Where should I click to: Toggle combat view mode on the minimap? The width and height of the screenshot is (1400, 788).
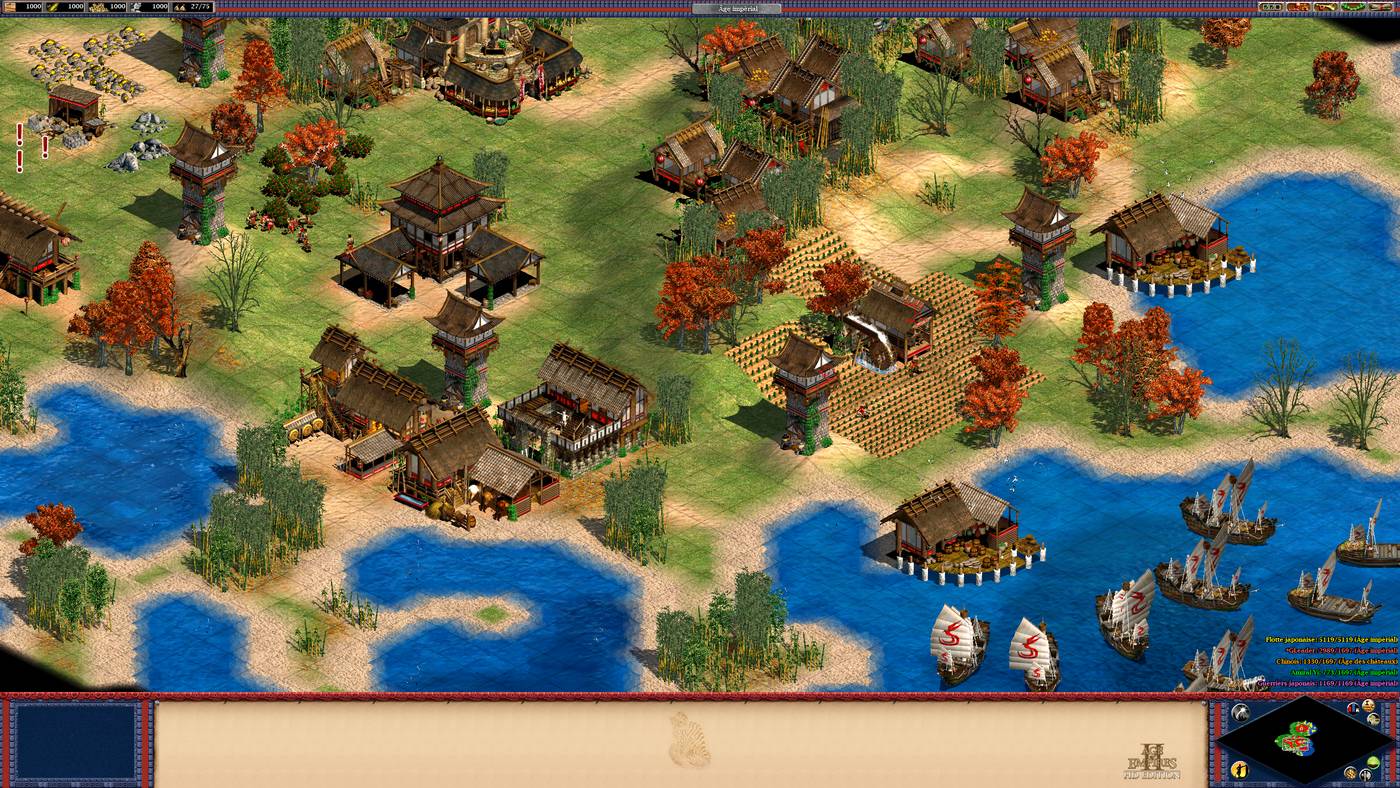coord(1366,774)
